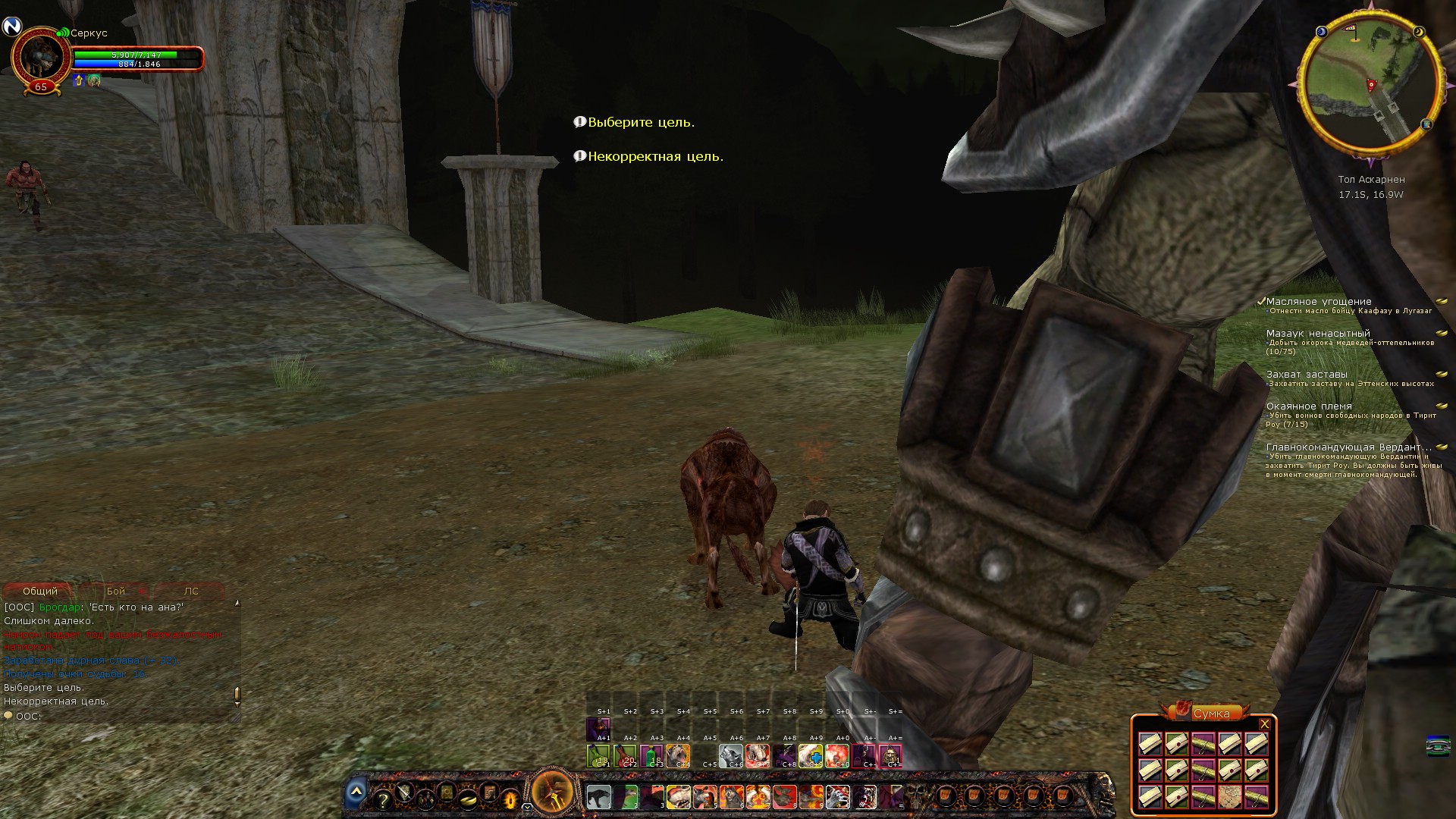
Task: Activate the black warg skill in slot 1
Action: (x=598, y=797)
